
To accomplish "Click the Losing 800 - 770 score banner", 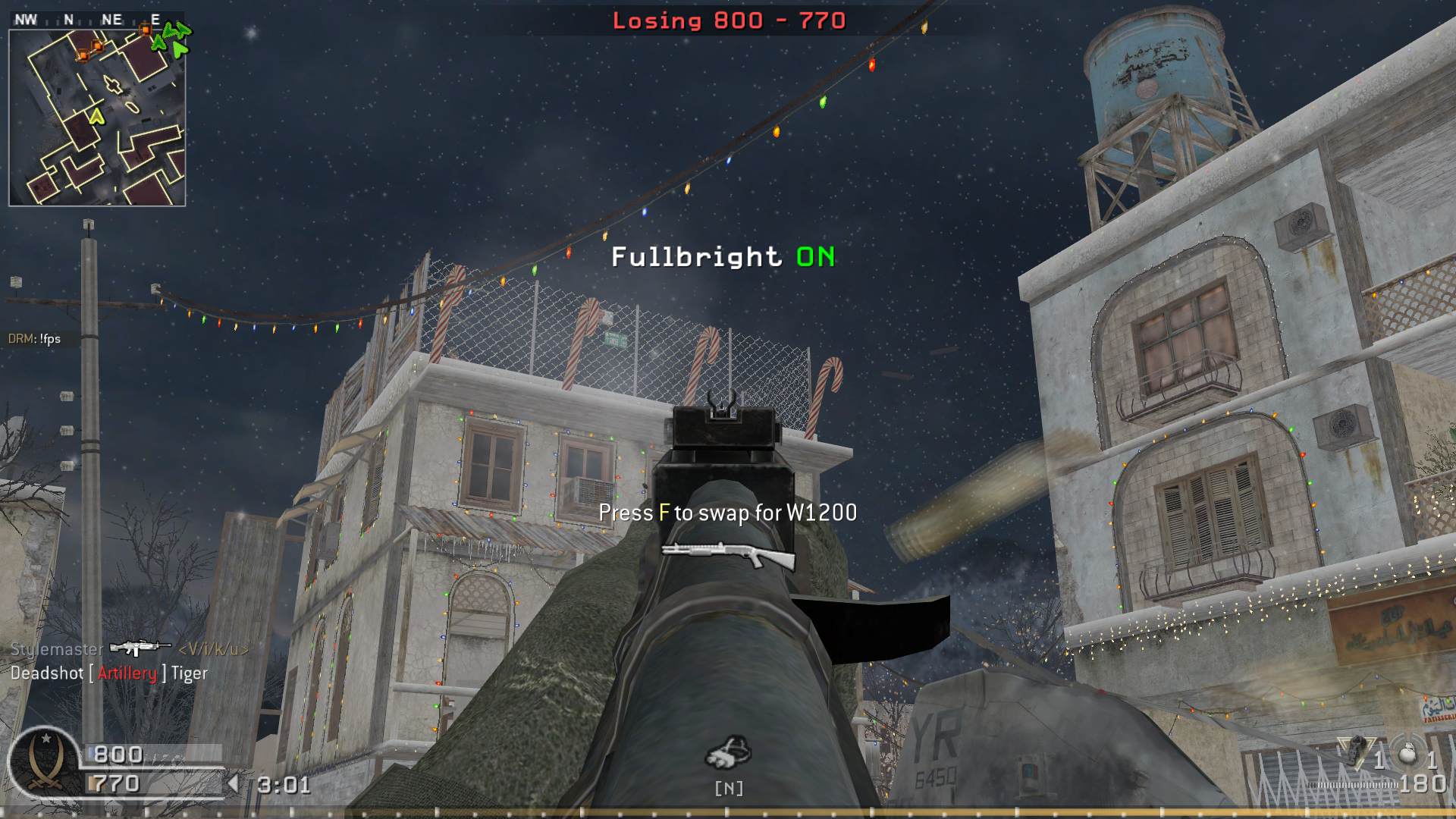I will pyautogui.click(x=729, y=21).
